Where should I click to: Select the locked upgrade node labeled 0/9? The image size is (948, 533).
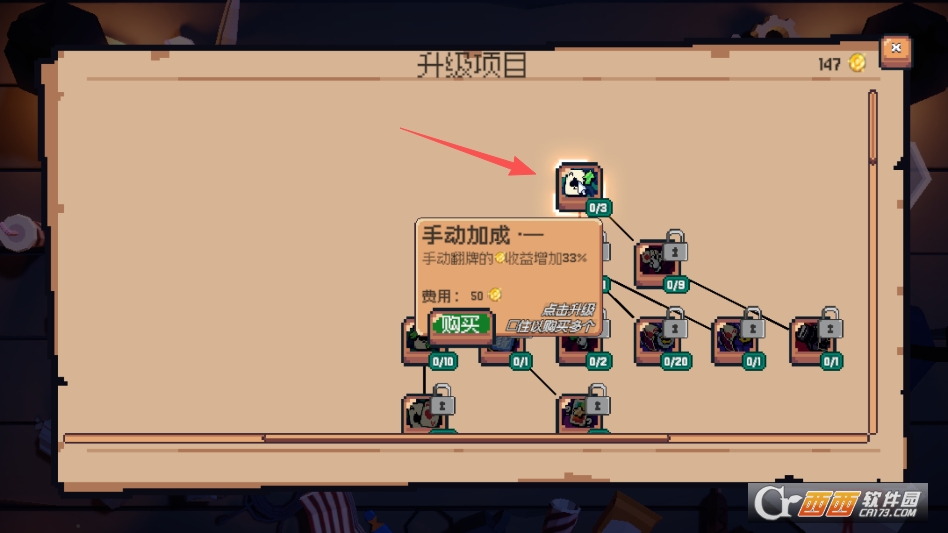click(657, 264)
